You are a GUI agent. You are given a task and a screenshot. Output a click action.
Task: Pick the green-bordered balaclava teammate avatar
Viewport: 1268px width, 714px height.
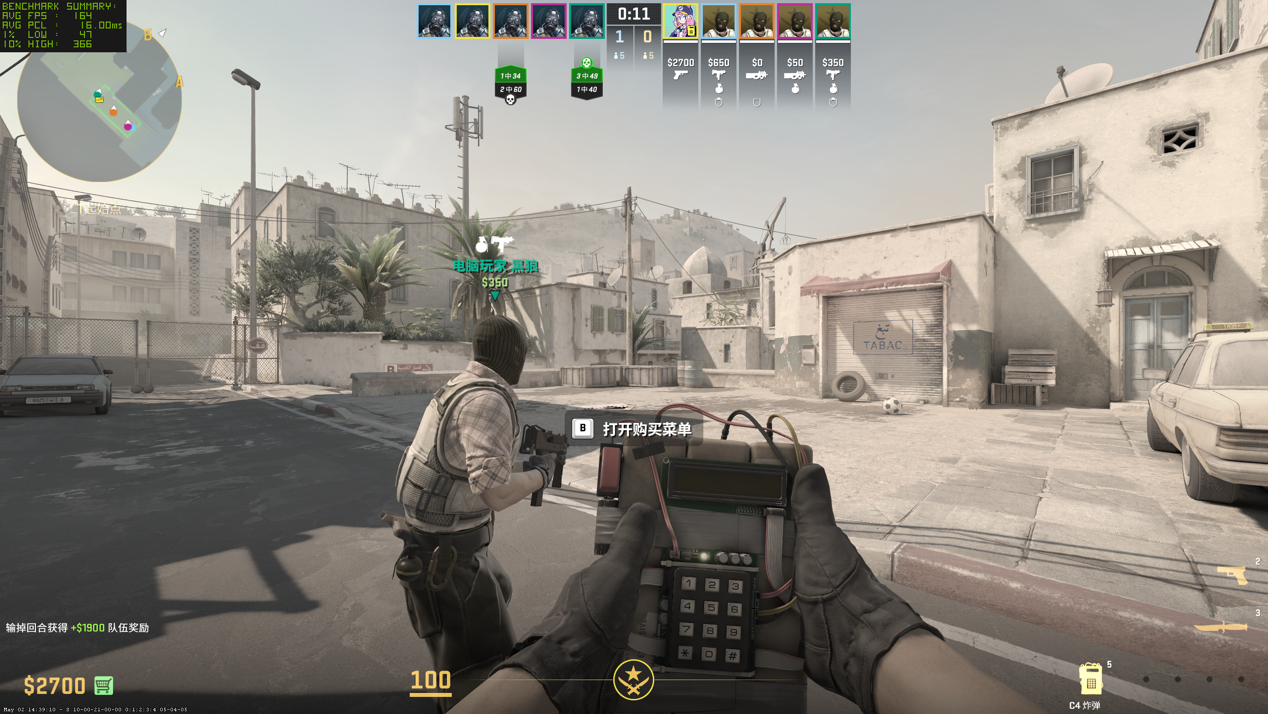(x=833, y=22)
